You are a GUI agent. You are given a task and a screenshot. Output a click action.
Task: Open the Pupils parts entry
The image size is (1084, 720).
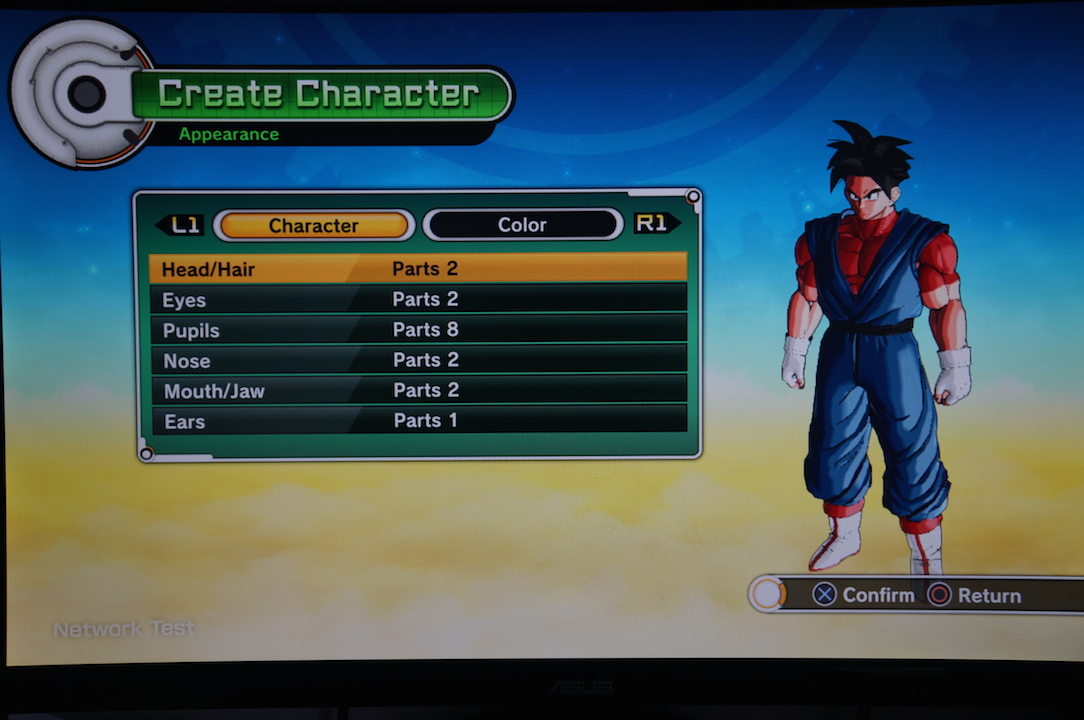(418, 329)
